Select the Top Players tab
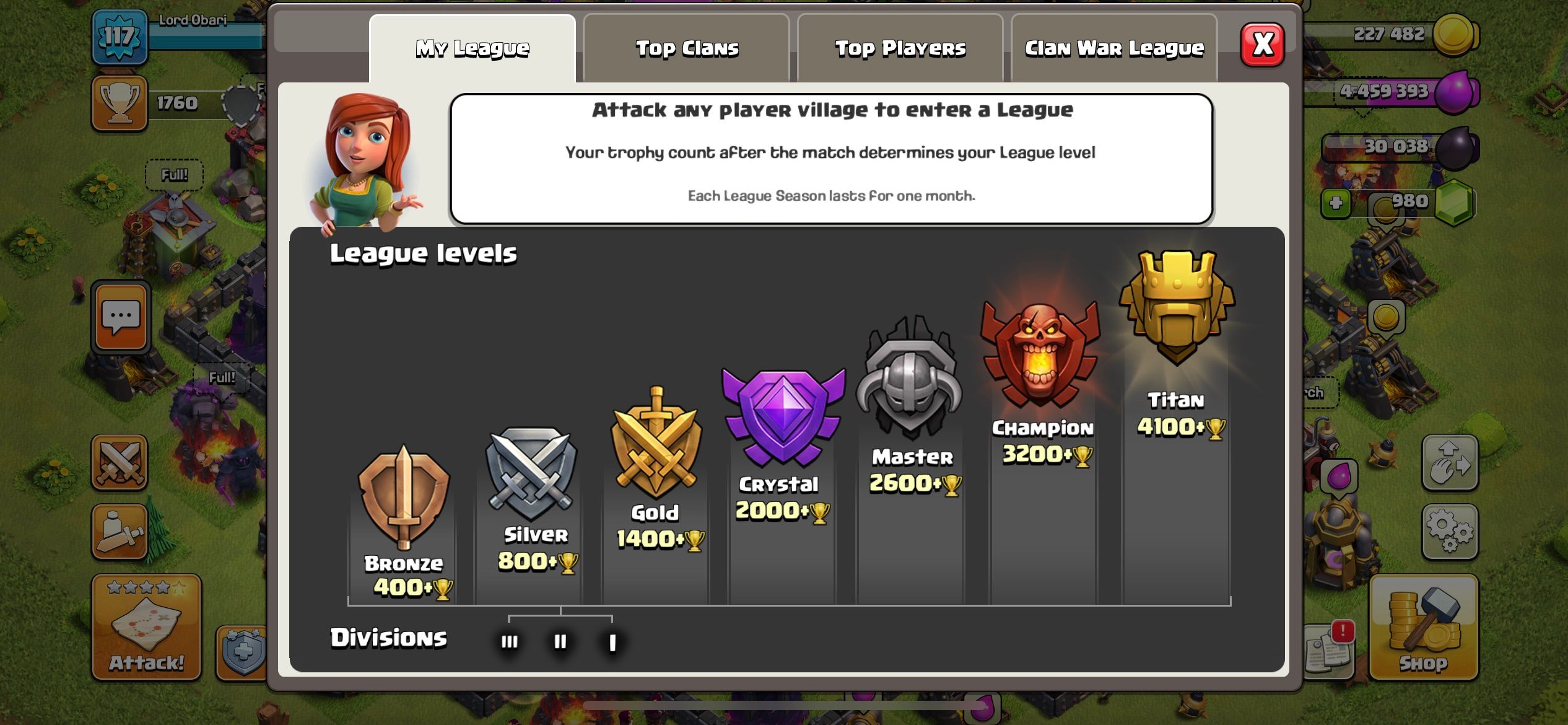This screenshot has height=725, width=1568. pyautogui.click(x=899, y=48)
